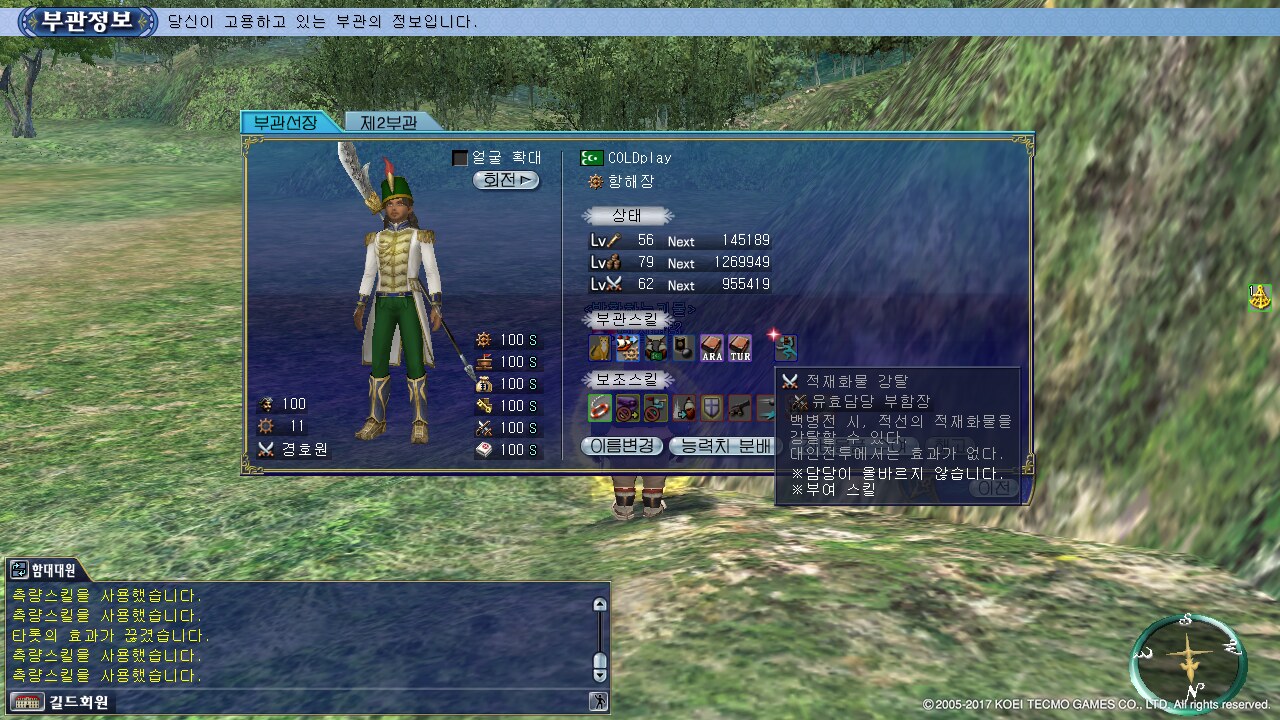
Task: Open the 이름변경 name change button
Action: tap(622, 446)
